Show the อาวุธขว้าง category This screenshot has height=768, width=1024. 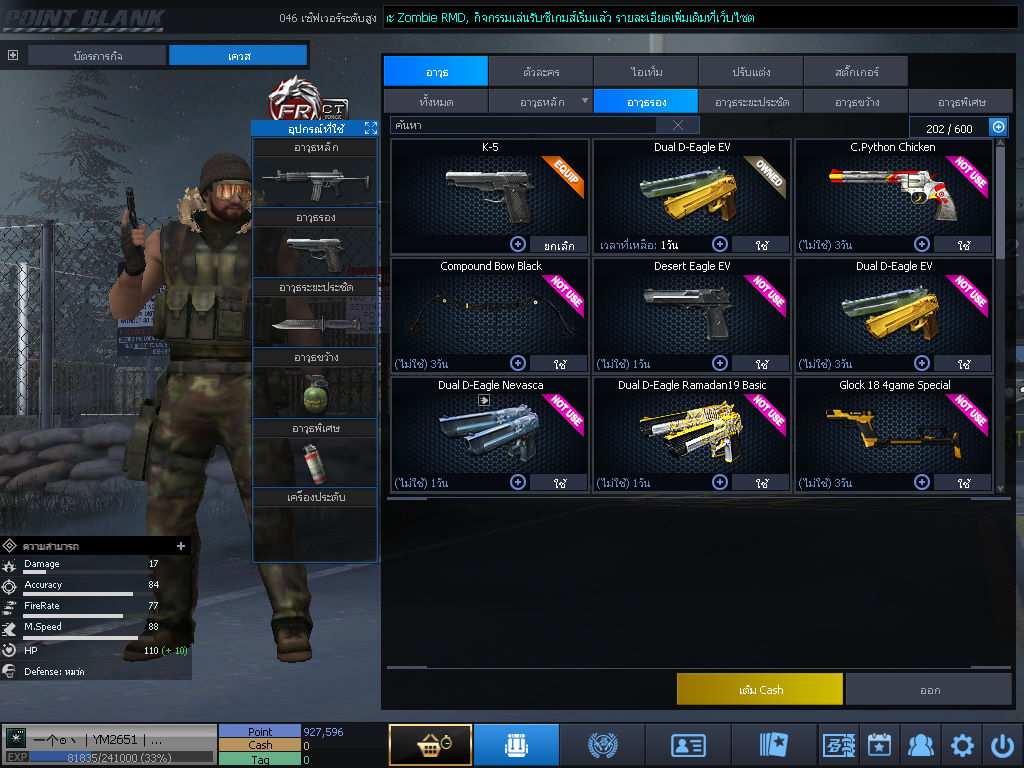(x=856, y=102)
